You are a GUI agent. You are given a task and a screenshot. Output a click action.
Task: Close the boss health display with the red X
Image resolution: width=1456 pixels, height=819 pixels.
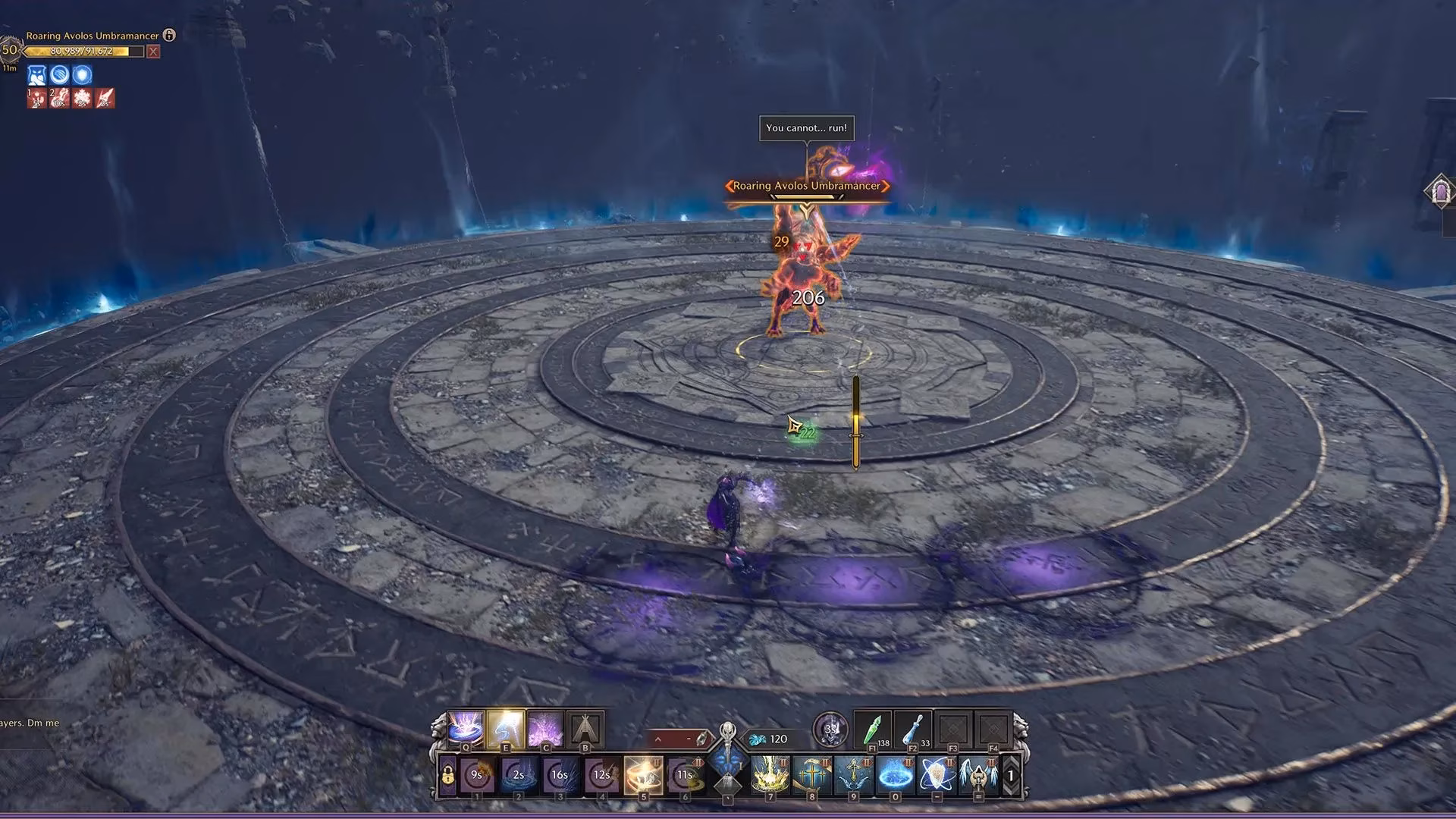pyautogui.click(x=152, y=52)
